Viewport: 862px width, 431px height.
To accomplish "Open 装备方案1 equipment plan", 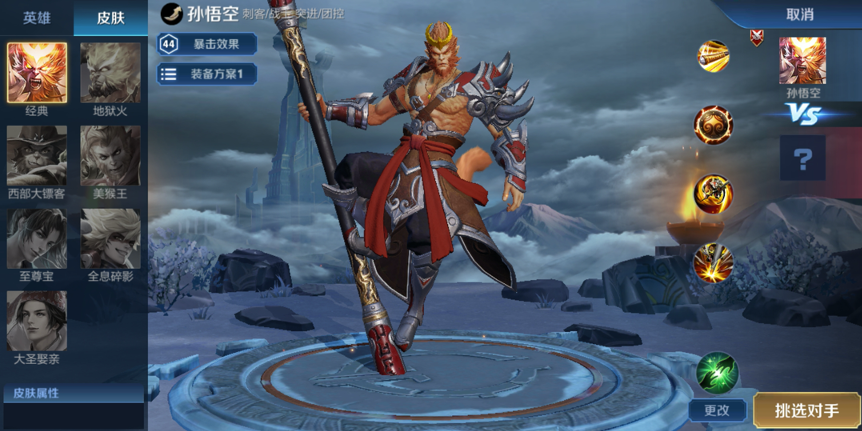I will coord(207,74).
